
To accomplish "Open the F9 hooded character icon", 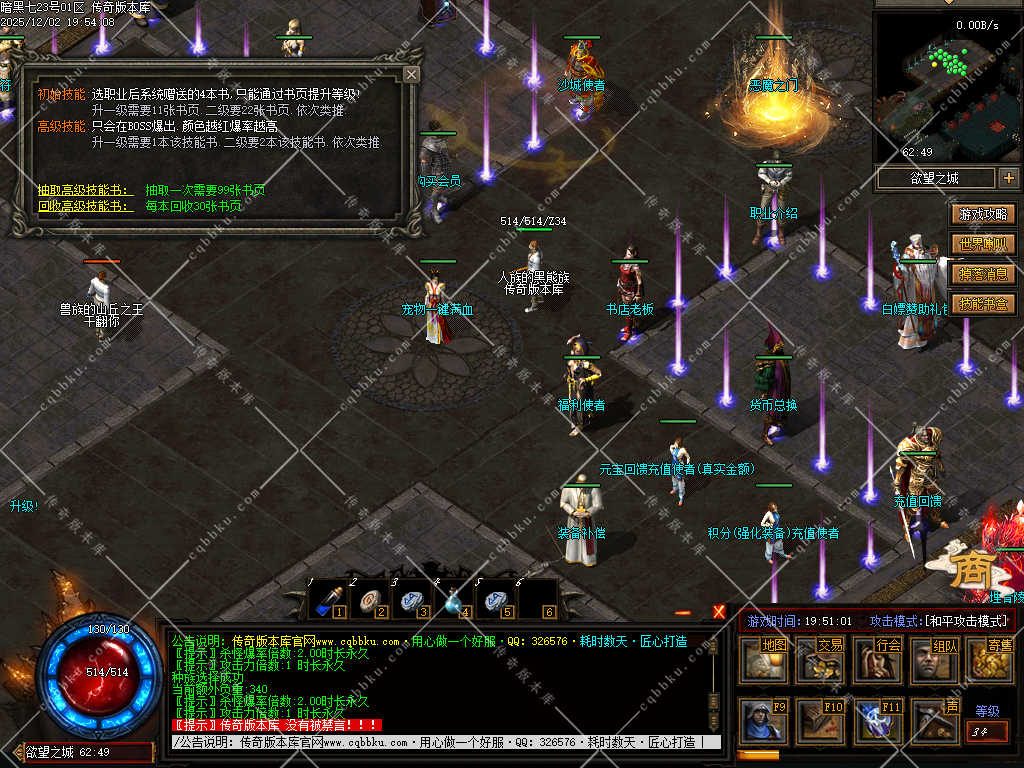I will click(765, 721).
